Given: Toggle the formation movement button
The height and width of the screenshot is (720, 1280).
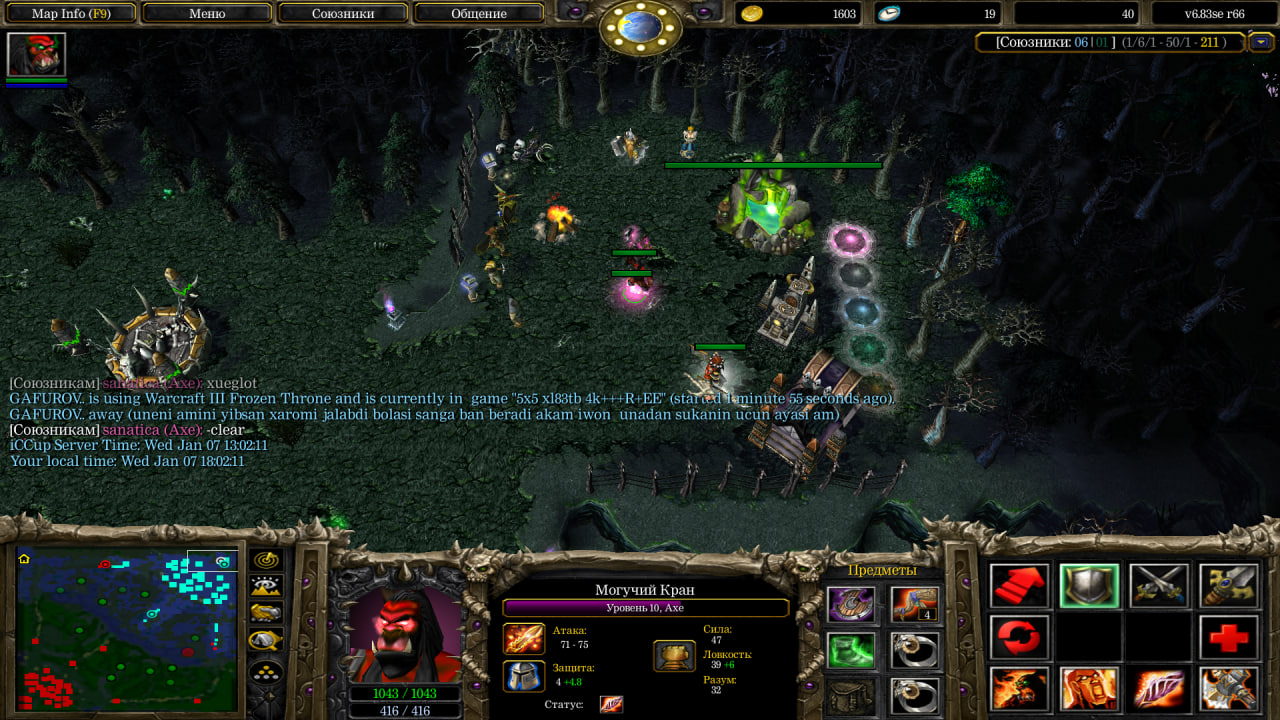Looking at the screenshot, I should click(x=266, y=672).
